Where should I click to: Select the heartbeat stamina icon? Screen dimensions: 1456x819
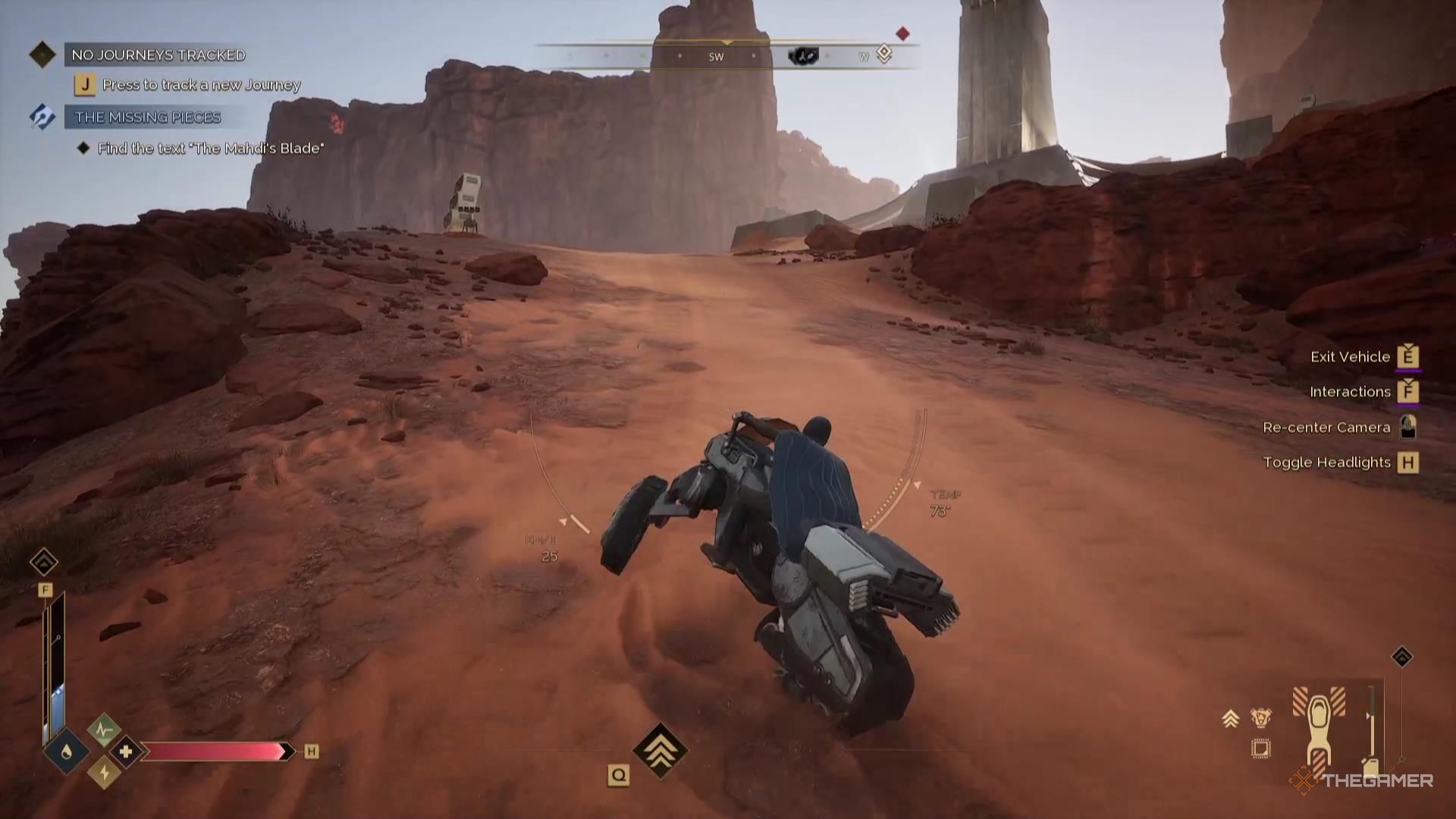(x=103, y=730)
